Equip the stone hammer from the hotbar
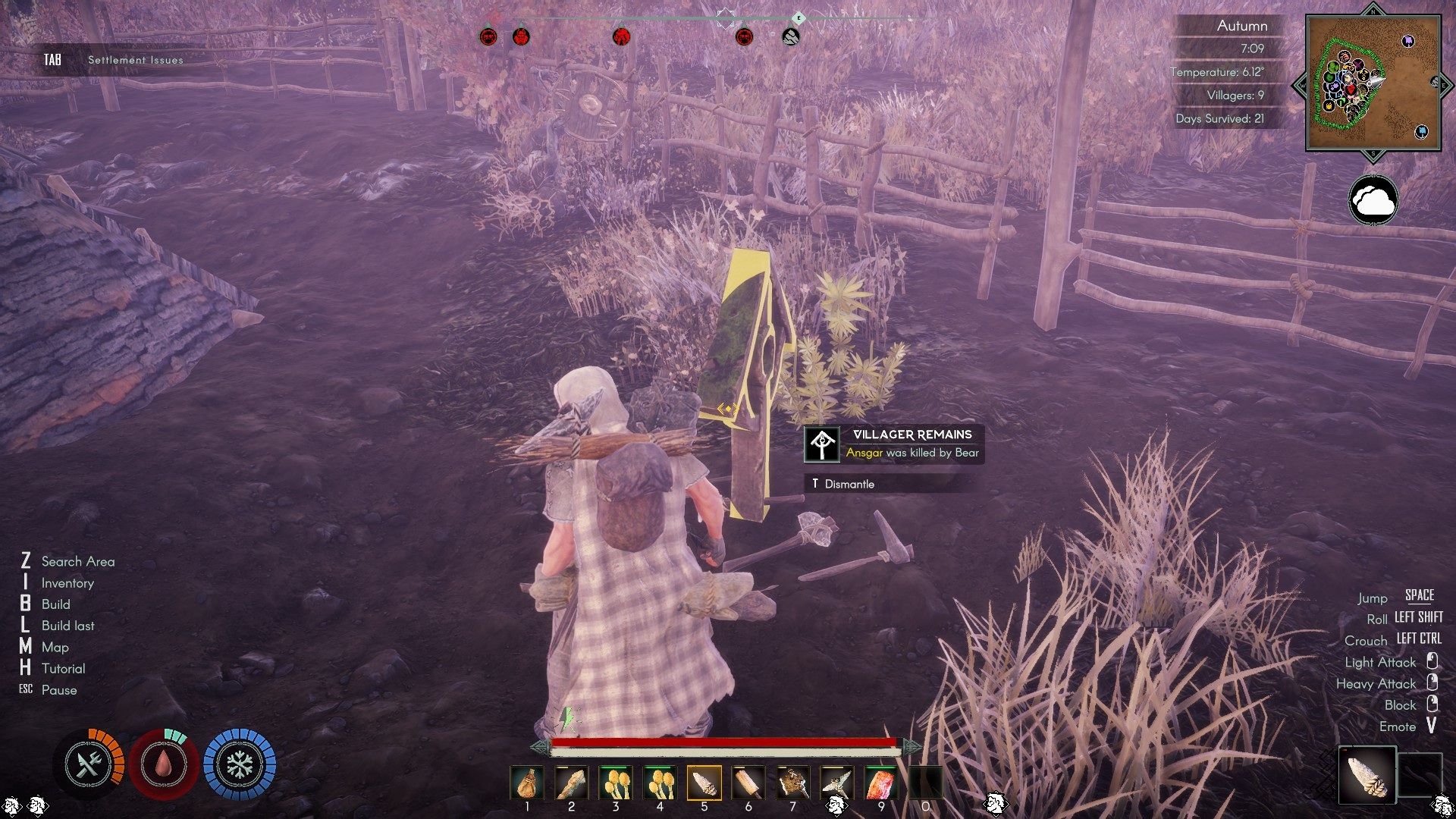 [x=792, y=782]
